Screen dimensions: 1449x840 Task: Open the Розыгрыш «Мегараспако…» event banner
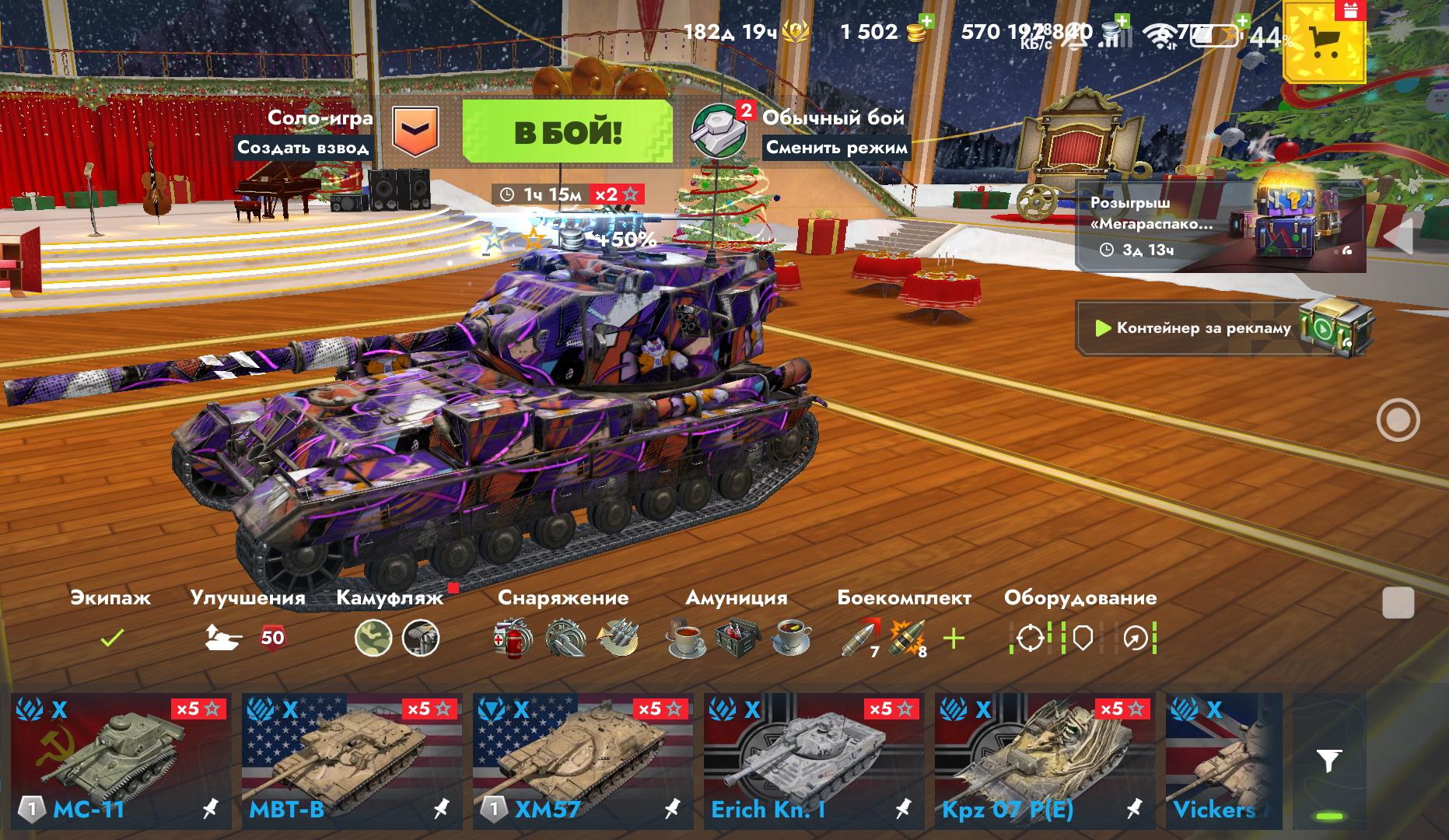(1220, 226)
